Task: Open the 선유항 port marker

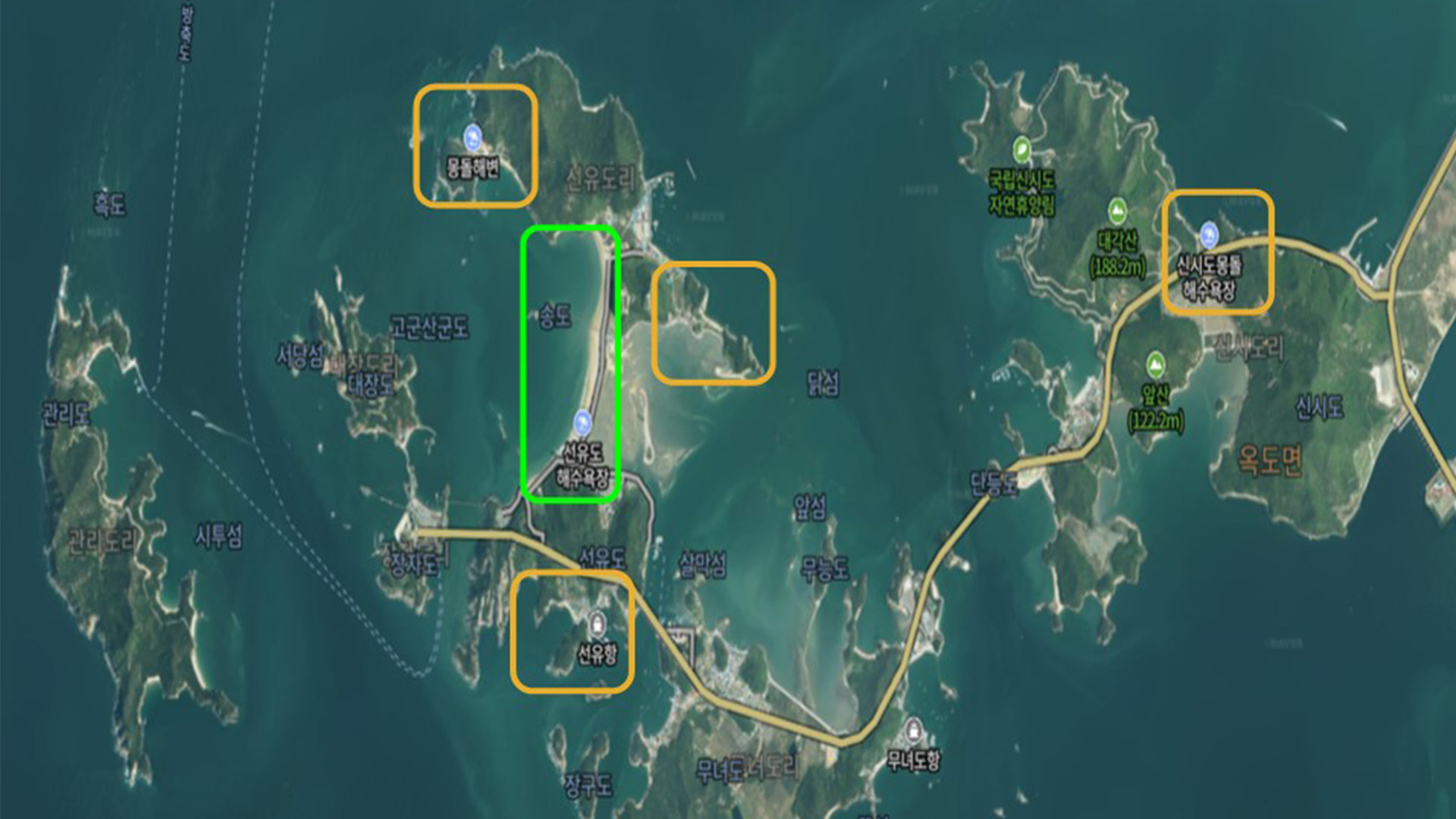Action: tap(598, 625)
